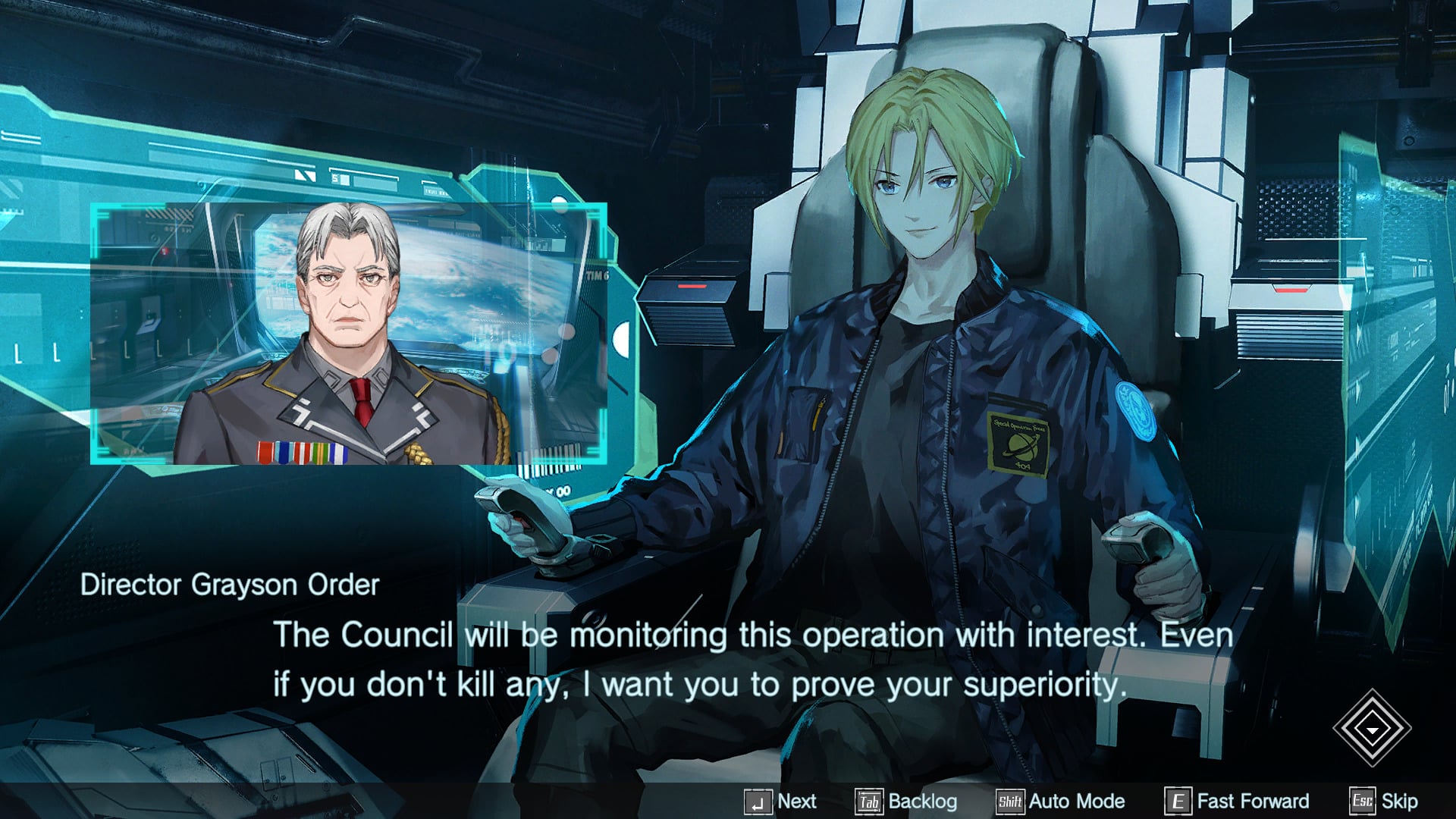Skip the current scene
Screen dimensions: 1456x819
click(x=1385, y=801)
